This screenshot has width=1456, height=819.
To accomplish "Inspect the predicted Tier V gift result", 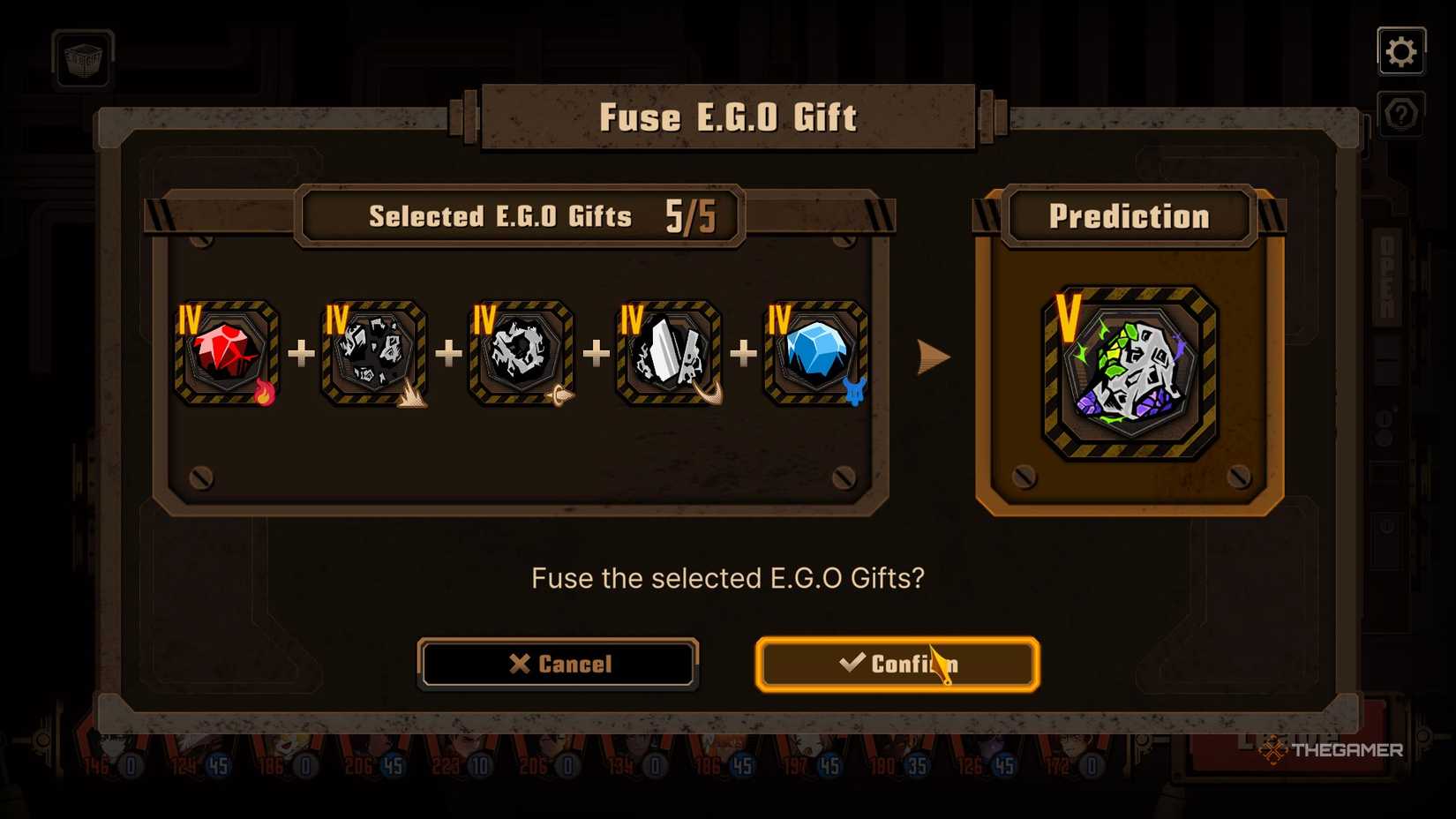I will tap(1130, 375).
